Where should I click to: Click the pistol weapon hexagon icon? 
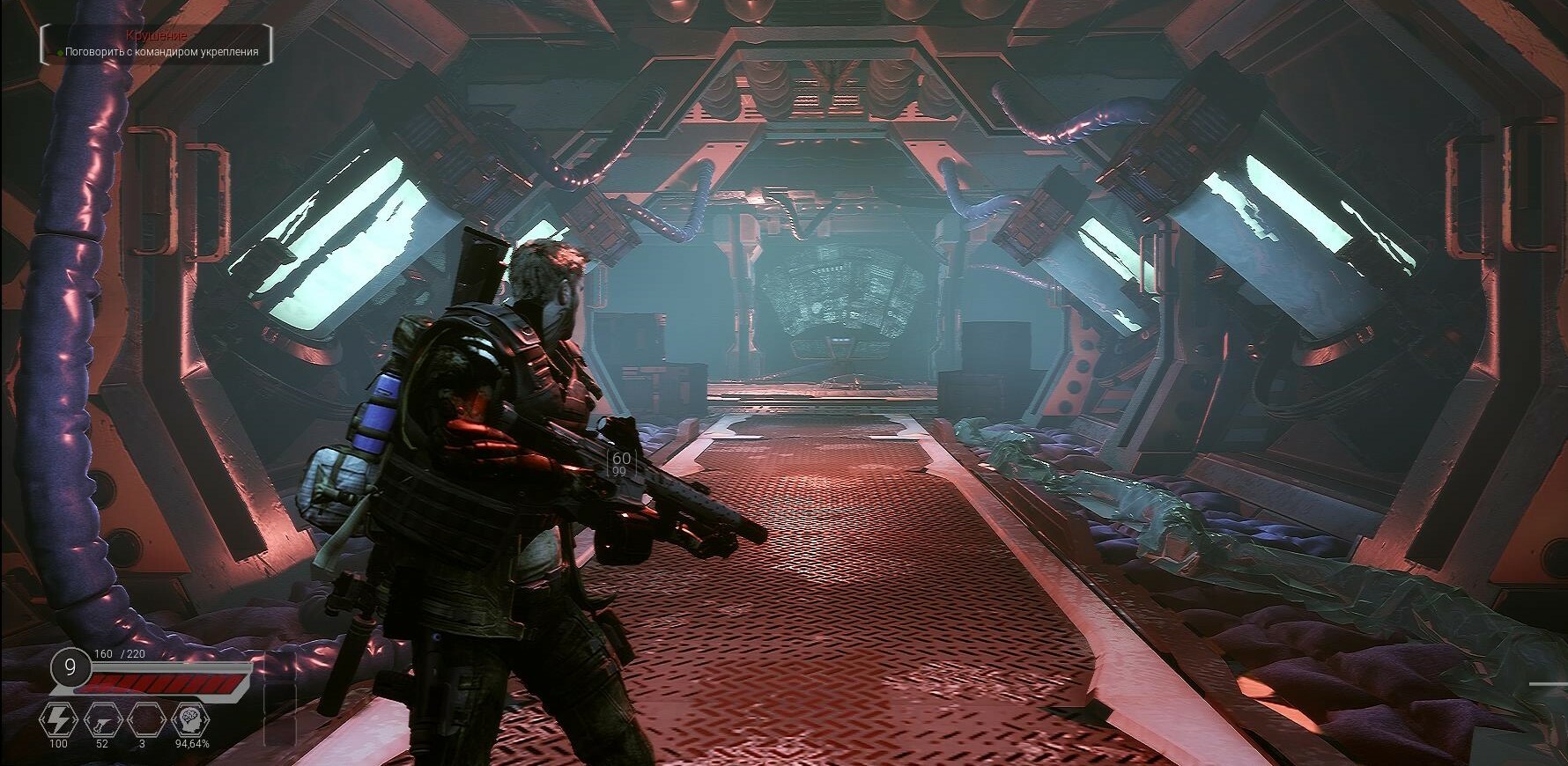[102, 721]
